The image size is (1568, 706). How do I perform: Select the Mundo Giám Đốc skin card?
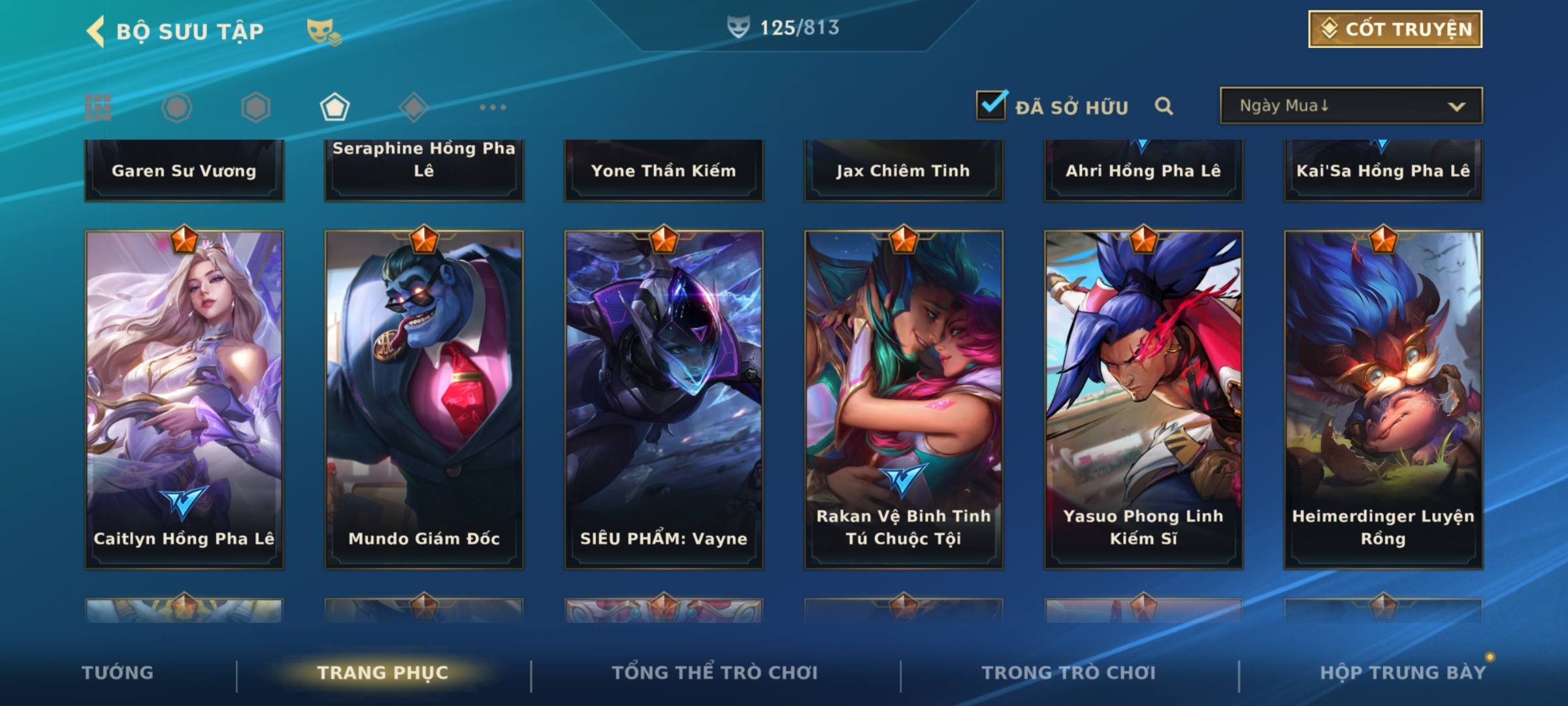424,399
